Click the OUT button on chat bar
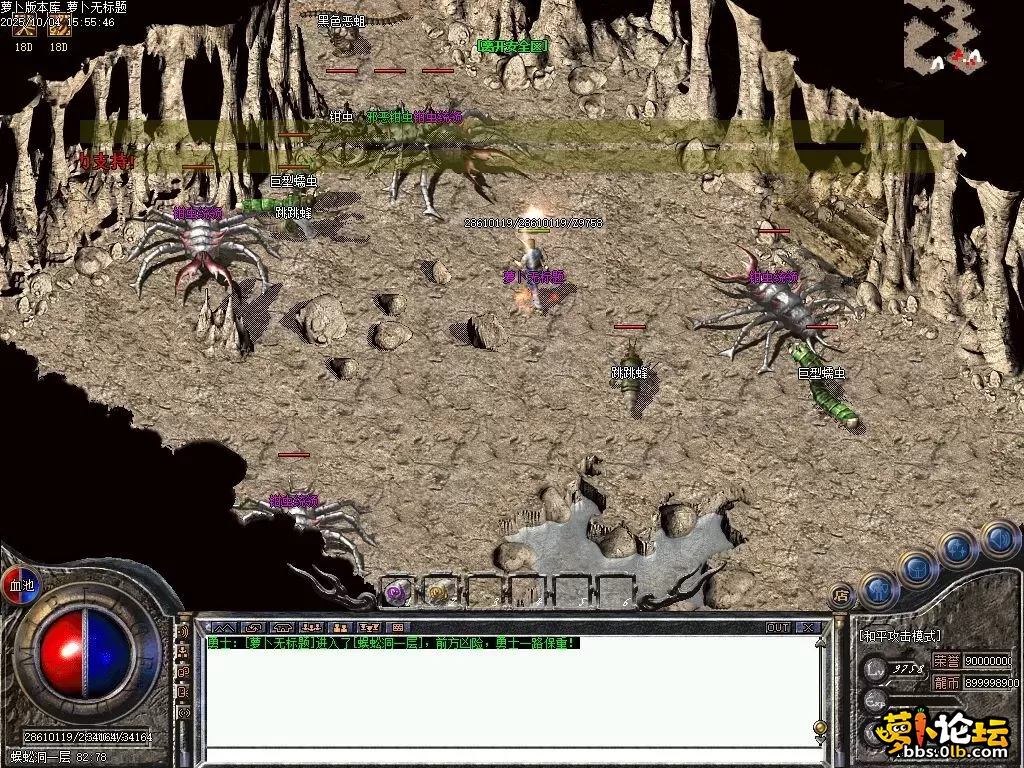 [x=777, y=628]
